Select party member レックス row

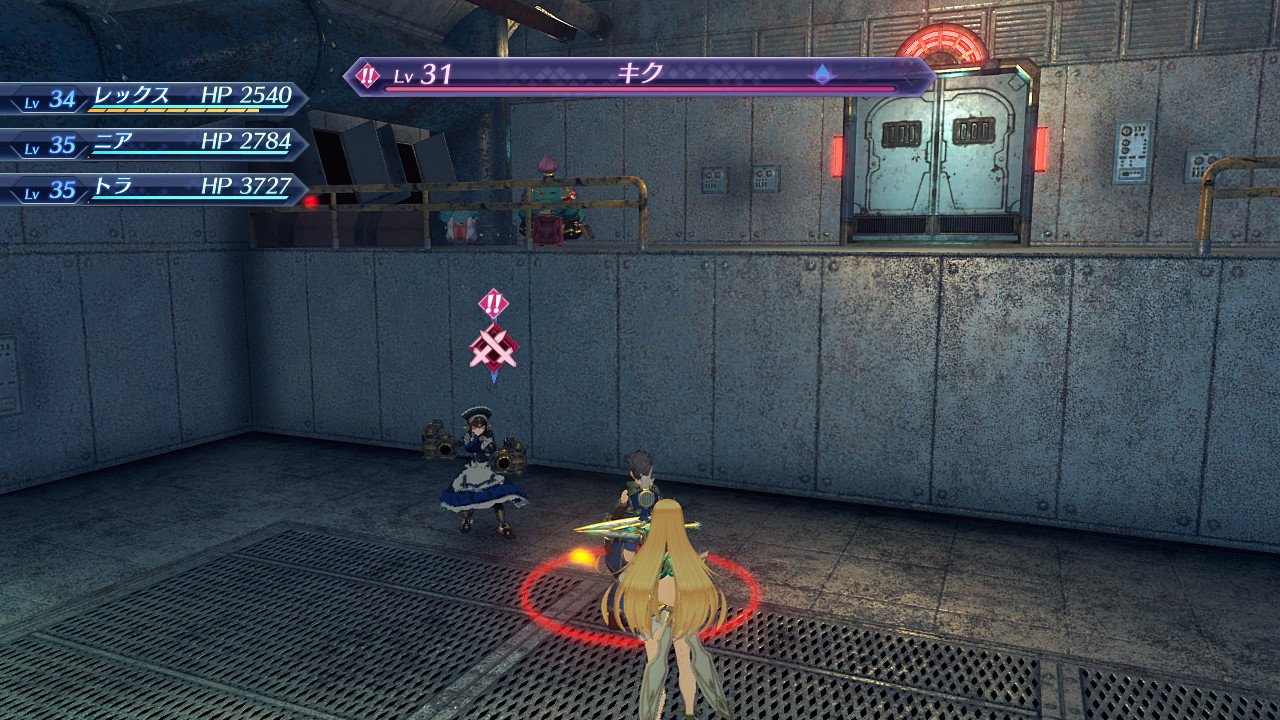(x=155, y=98)
